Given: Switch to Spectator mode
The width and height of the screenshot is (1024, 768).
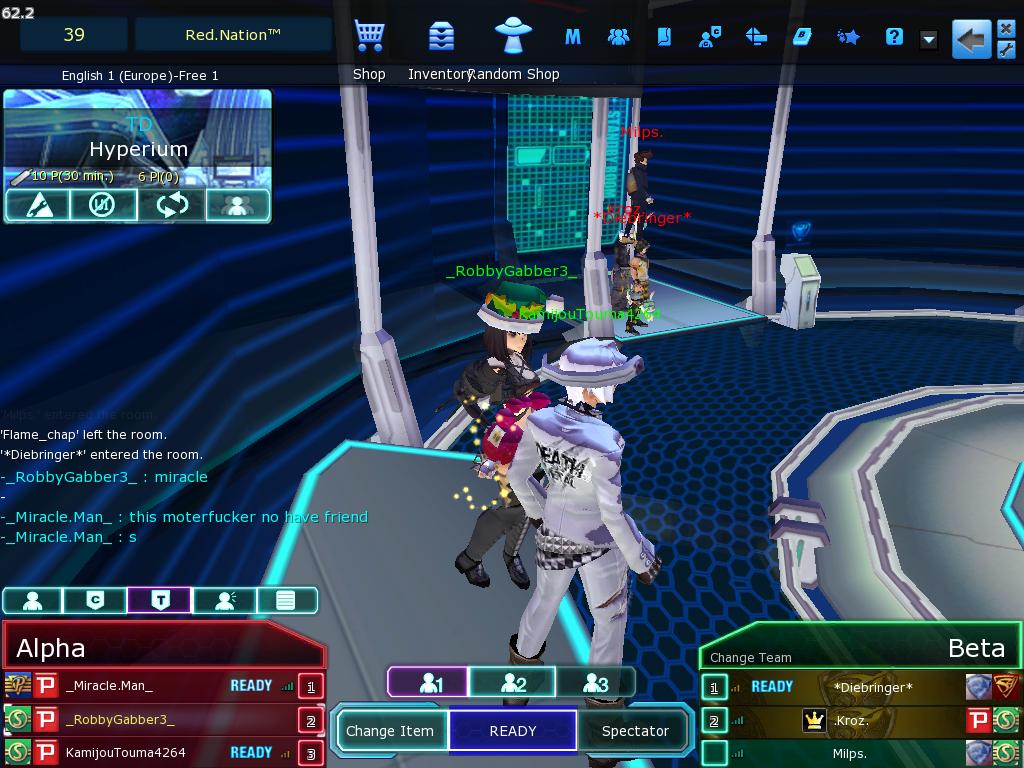Looking at the screenshot, I should tap(635, 731).
